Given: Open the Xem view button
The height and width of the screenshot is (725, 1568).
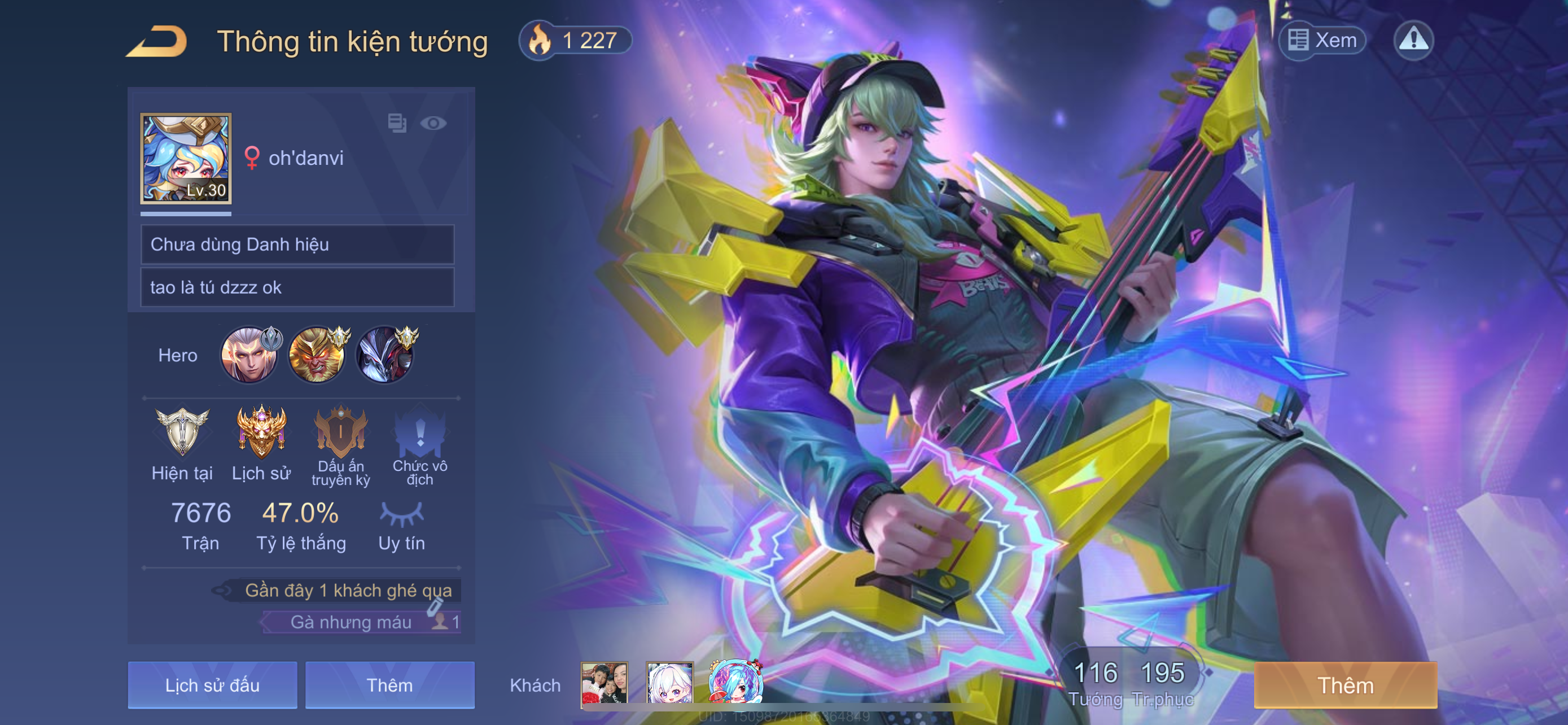Looking at the screenshot, I should coord(1322,40).
